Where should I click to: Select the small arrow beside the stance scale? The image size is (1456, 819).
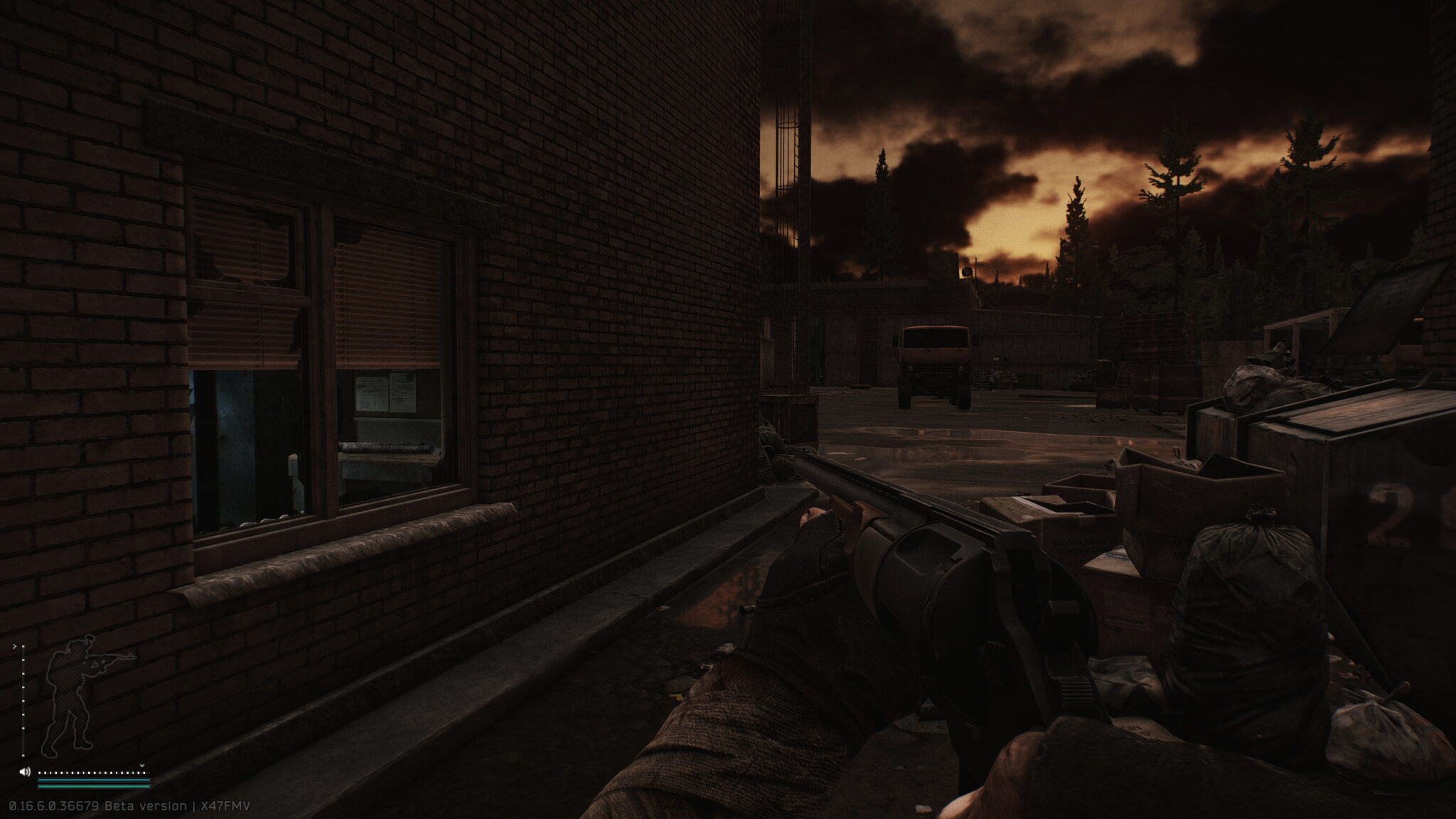[14, 646]
